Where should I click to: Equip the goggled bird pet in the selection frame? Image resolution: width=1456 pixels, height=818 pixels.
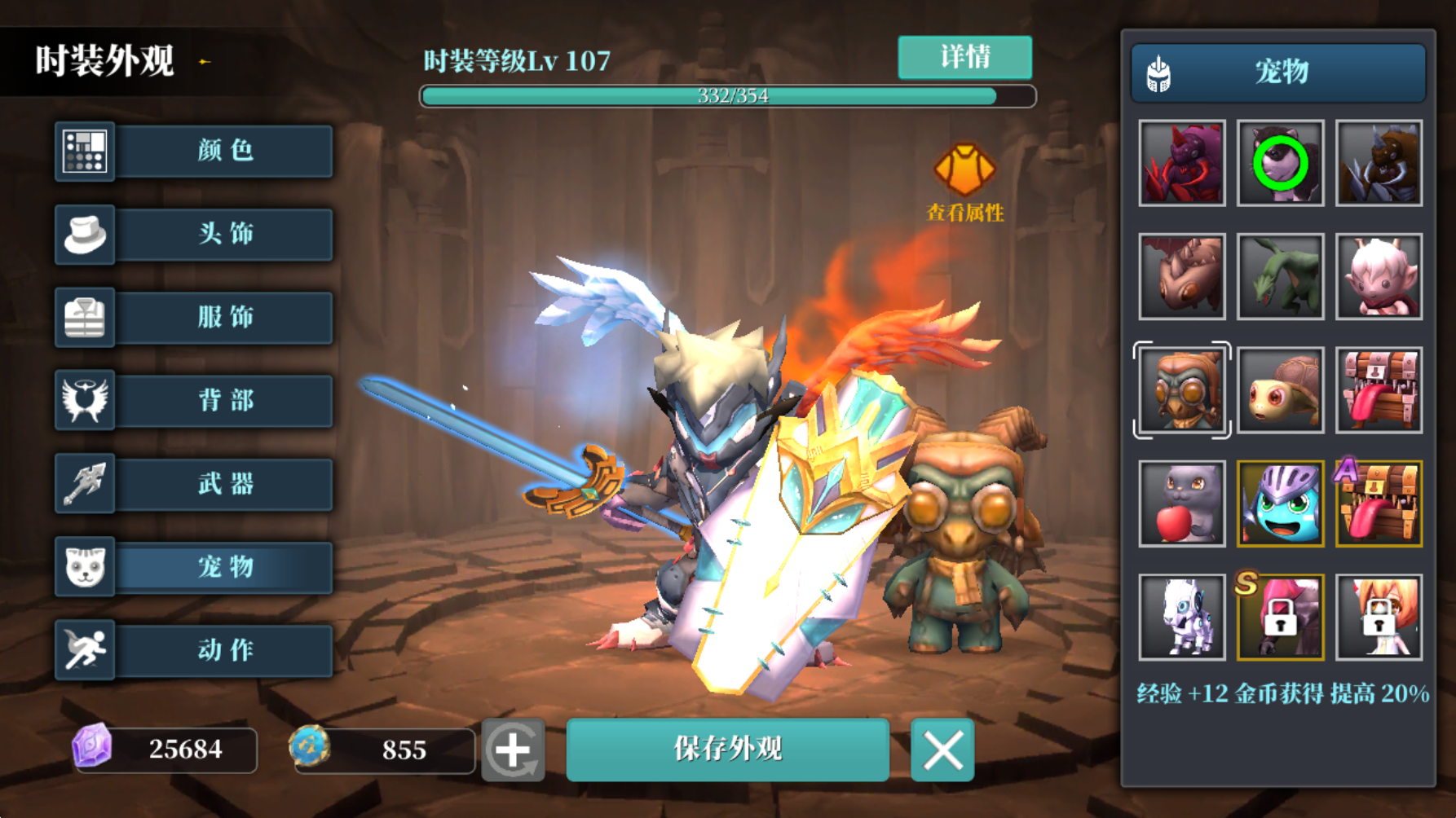[1181, 390]
